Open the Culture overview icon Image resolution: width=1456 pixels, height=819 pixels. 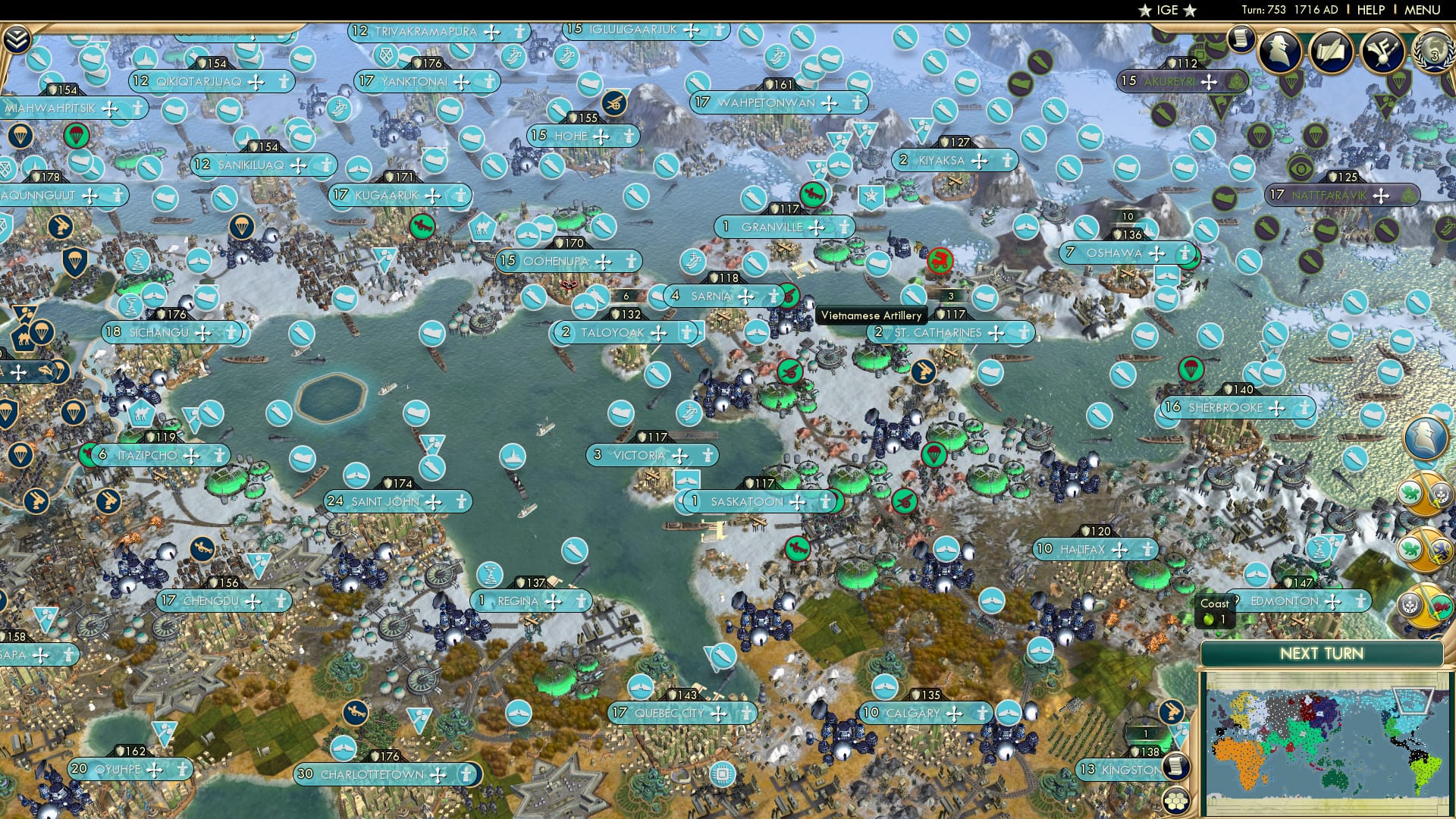(1385, 51)
